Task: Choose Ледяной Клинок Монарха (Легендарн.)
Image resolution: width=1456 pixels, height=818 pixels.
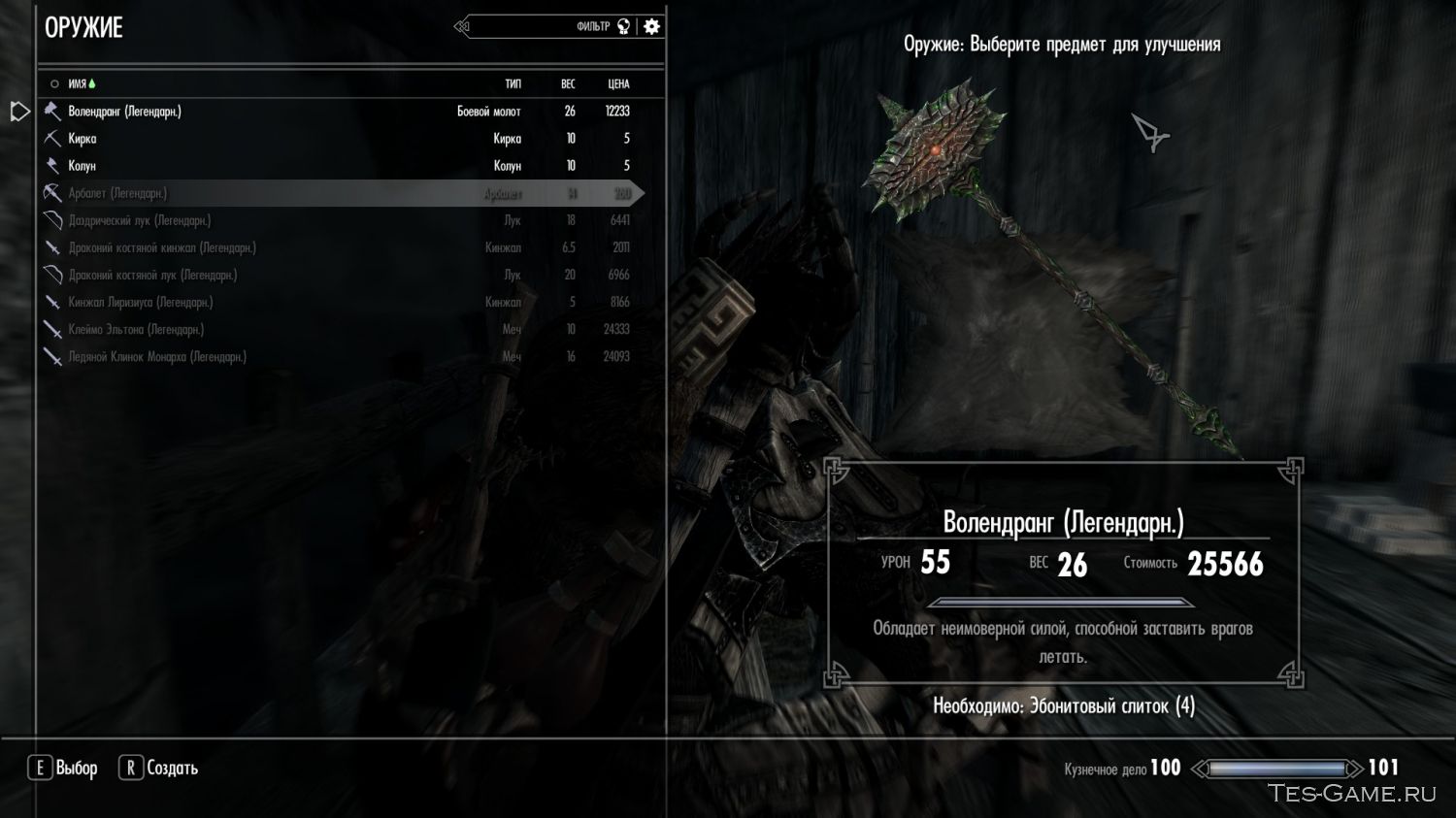Action: click(x=157, y=356)
